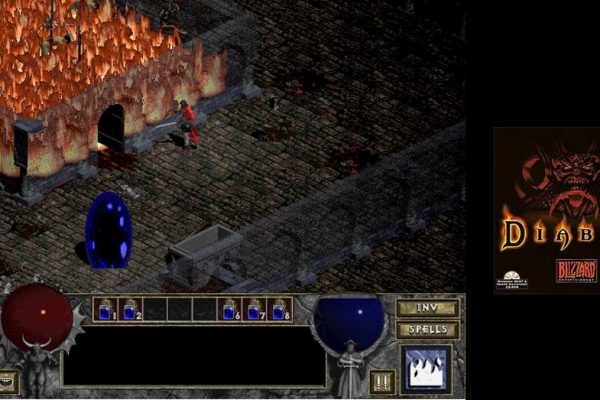The height and width of the screenshot is (400, 600).
Task: Open the INV inventory panel
Action: pyautogui.click(x=427, y=308)
